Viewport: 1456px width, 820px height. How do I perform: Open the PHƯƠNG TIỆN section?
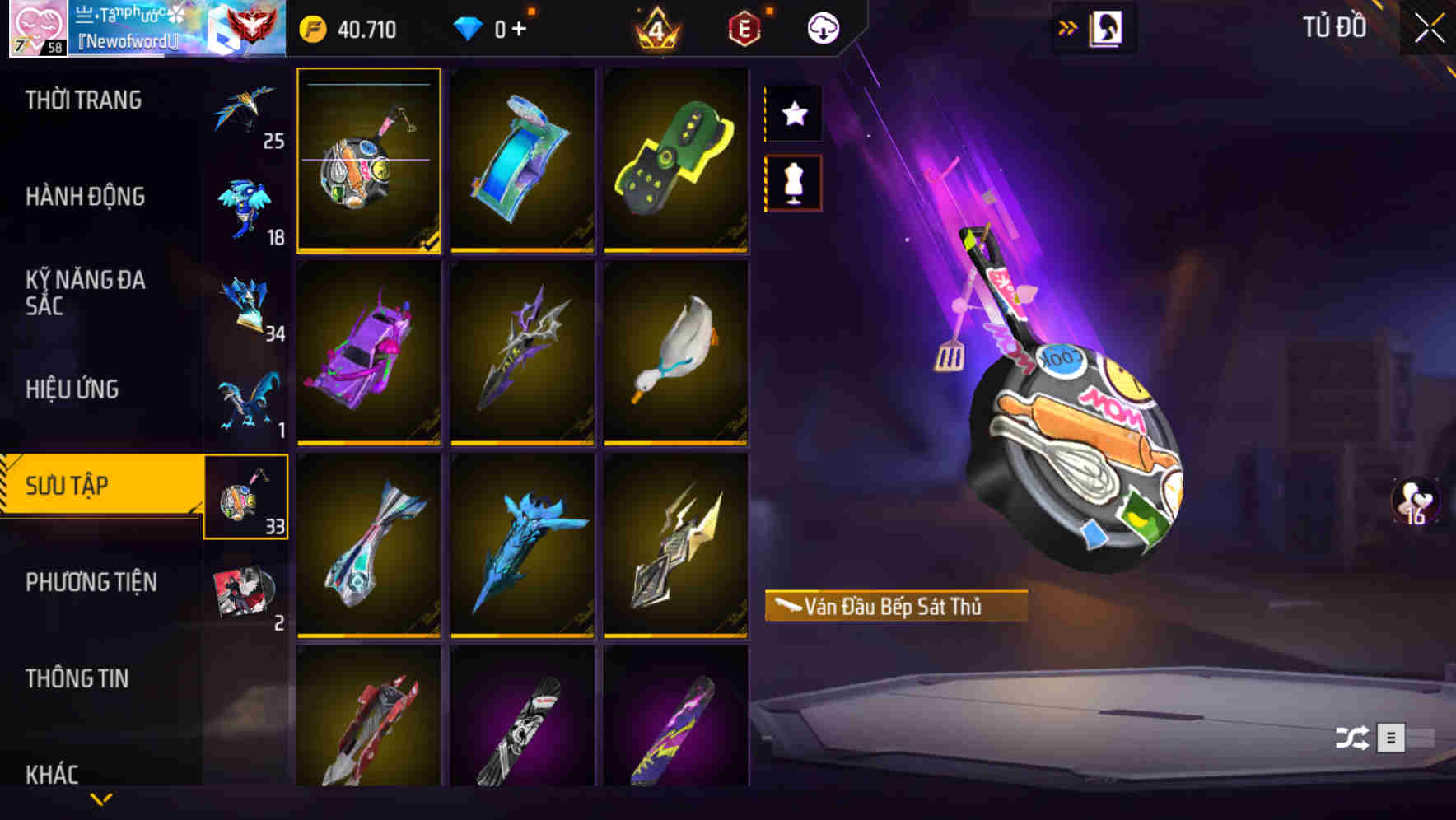(91, 581)
